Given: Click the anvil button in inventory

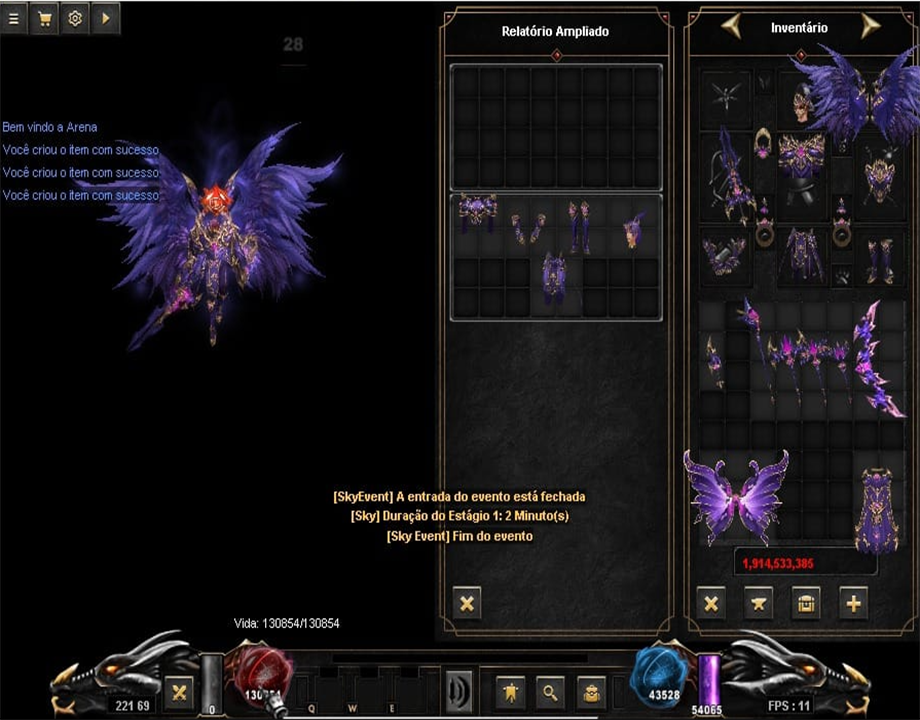Looking at the screenshot, I should pyautogui.click(x=758, y=603).
